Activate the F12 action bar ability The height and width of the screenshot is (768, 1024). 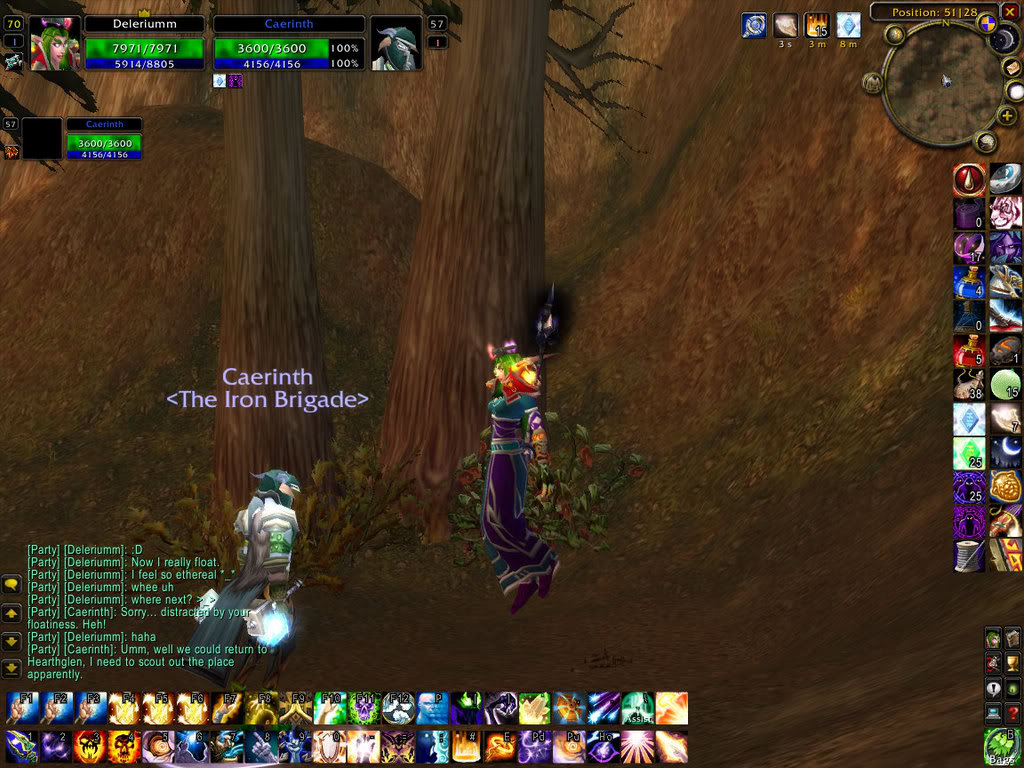click(398, 708)
